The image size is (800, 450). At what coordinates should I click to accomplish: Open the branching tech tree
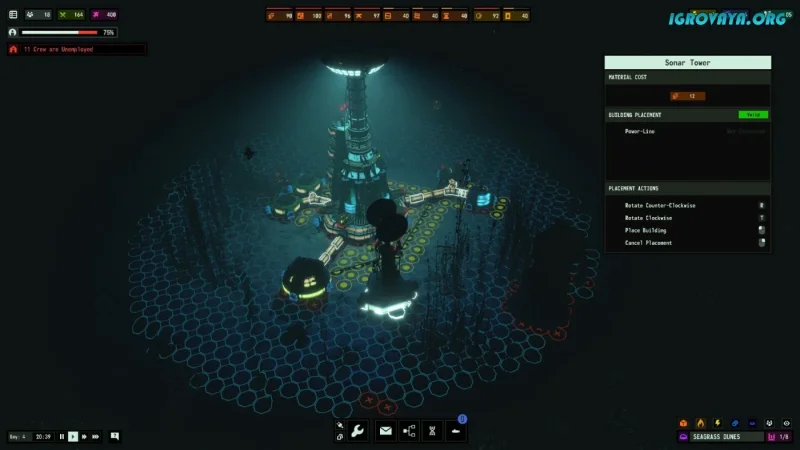pos(409,431)
